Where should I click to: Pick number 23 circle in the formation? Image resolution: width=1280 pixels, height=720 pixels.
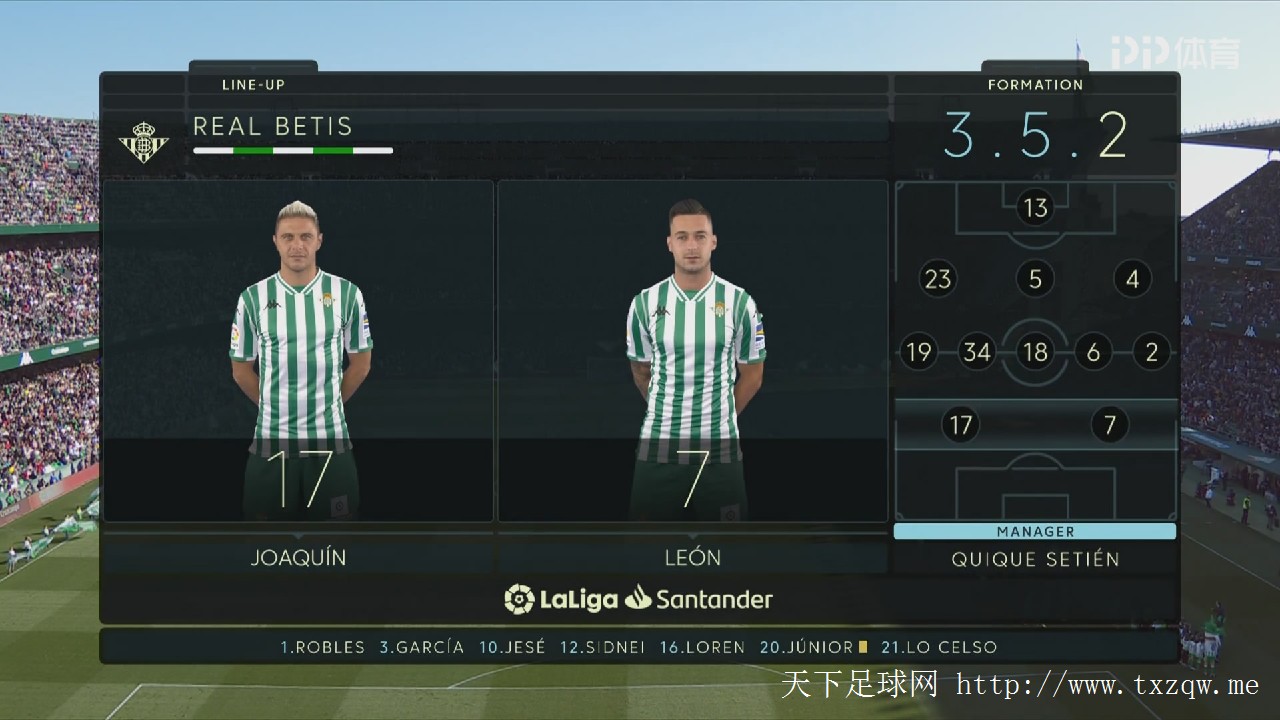pyautogui.click(x=938, y=279)
